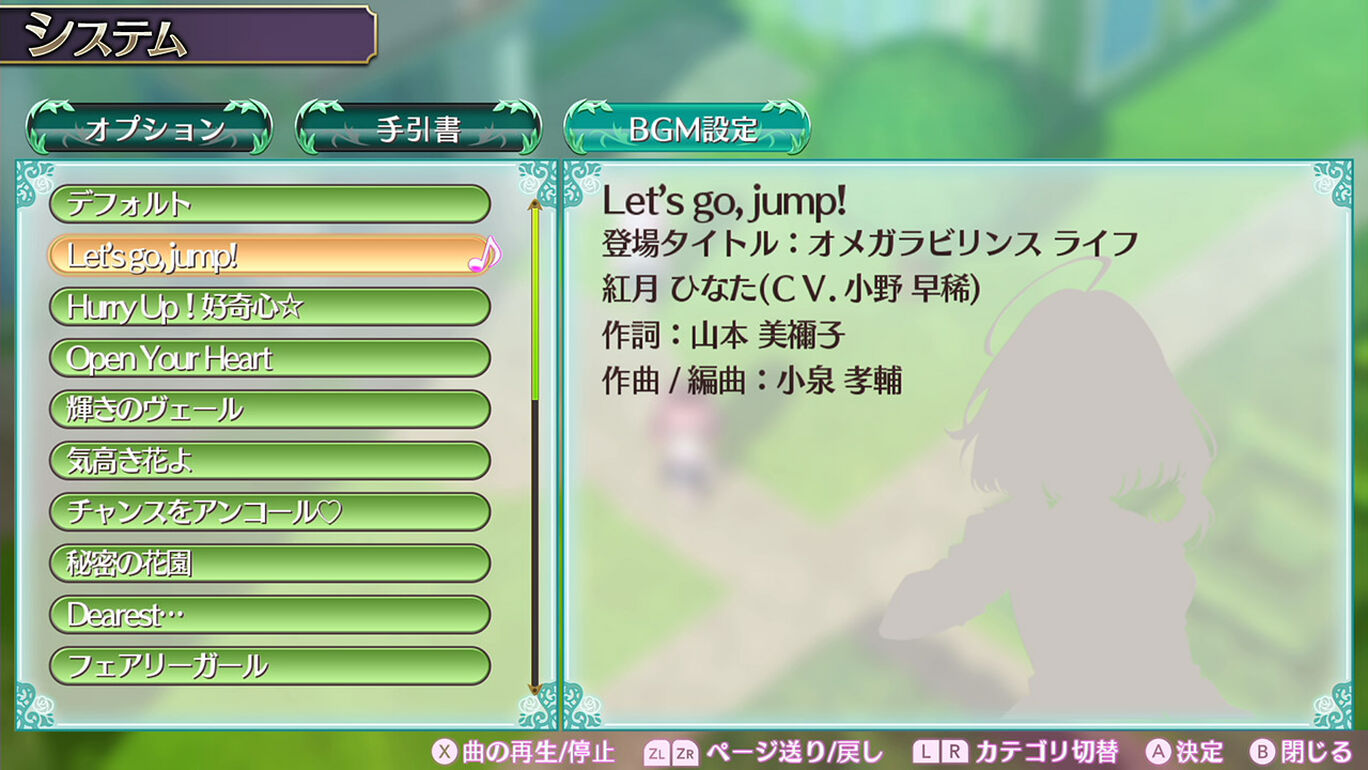Choose the Open Your Heart track
The width and height of the screenshot is (1368, 770).
[x=269, y=358]
